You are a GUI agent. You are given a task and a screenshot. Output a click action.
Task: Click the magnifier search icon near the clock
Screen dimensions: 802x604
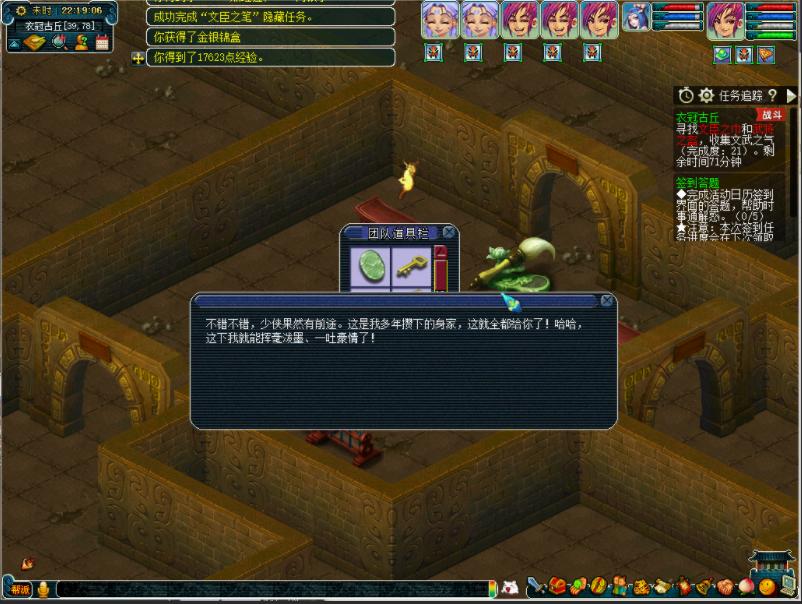[x=59, y=42]
